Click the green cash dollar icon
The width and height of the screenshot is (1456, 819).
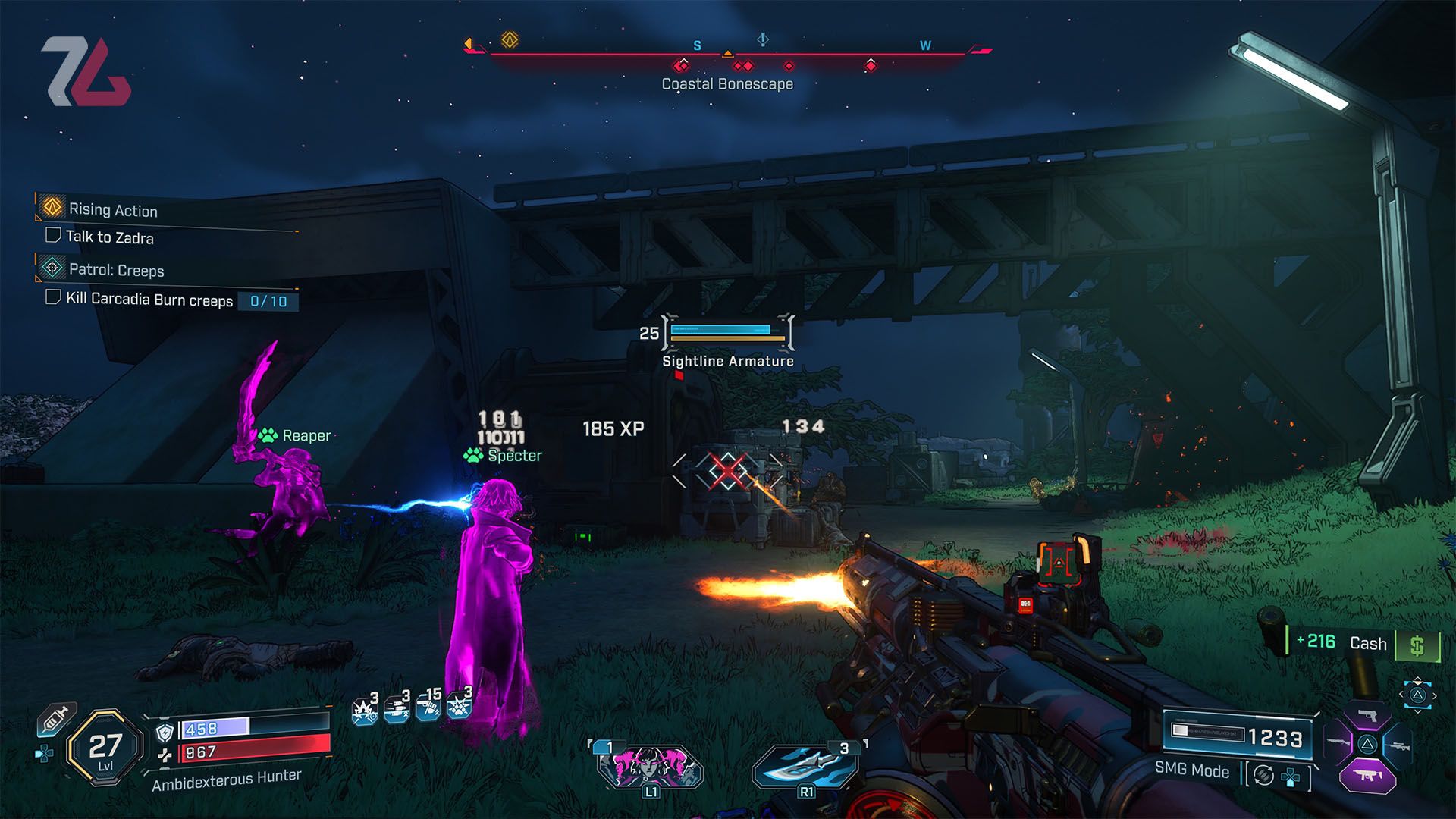(1417, 645)
